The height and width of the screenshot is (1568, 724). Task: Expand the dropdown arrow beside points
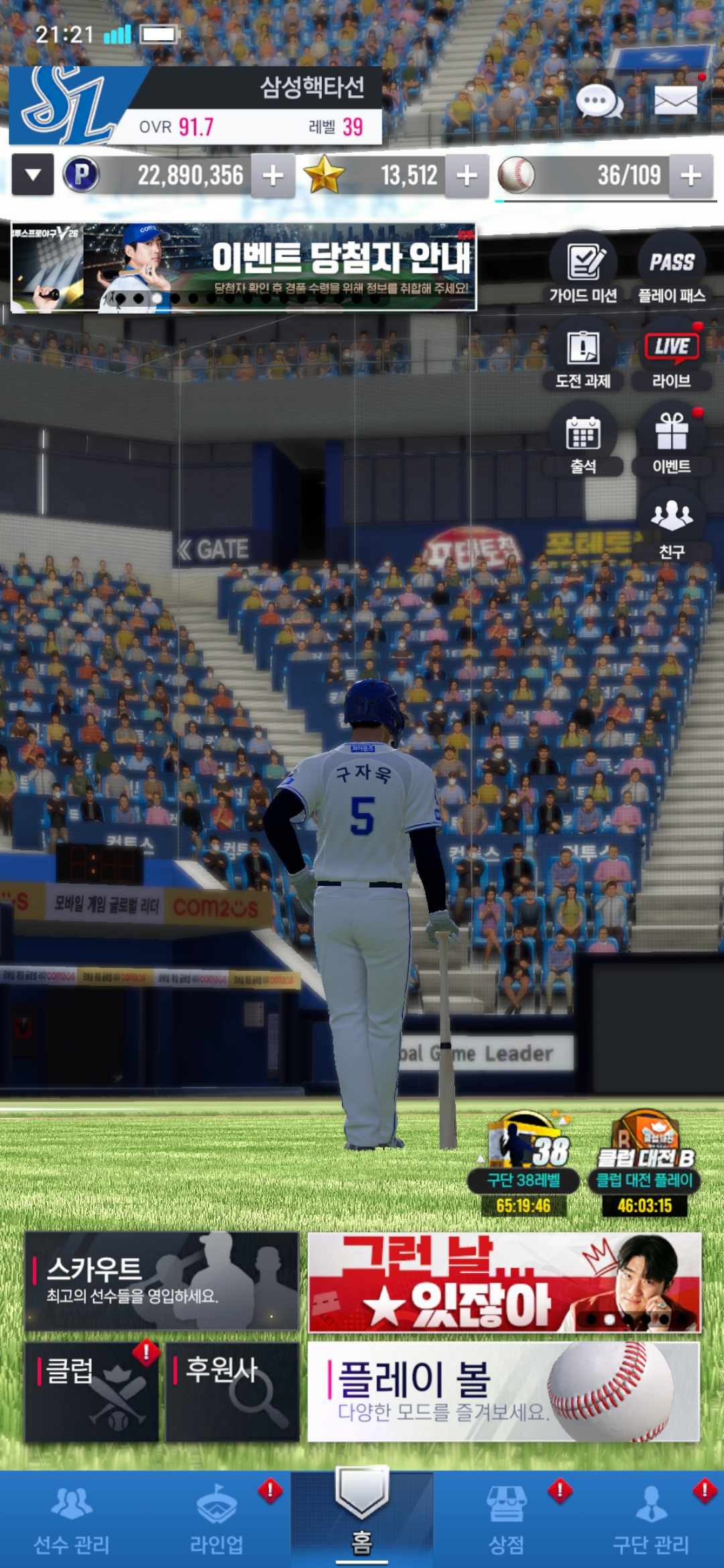click(33, 175)
